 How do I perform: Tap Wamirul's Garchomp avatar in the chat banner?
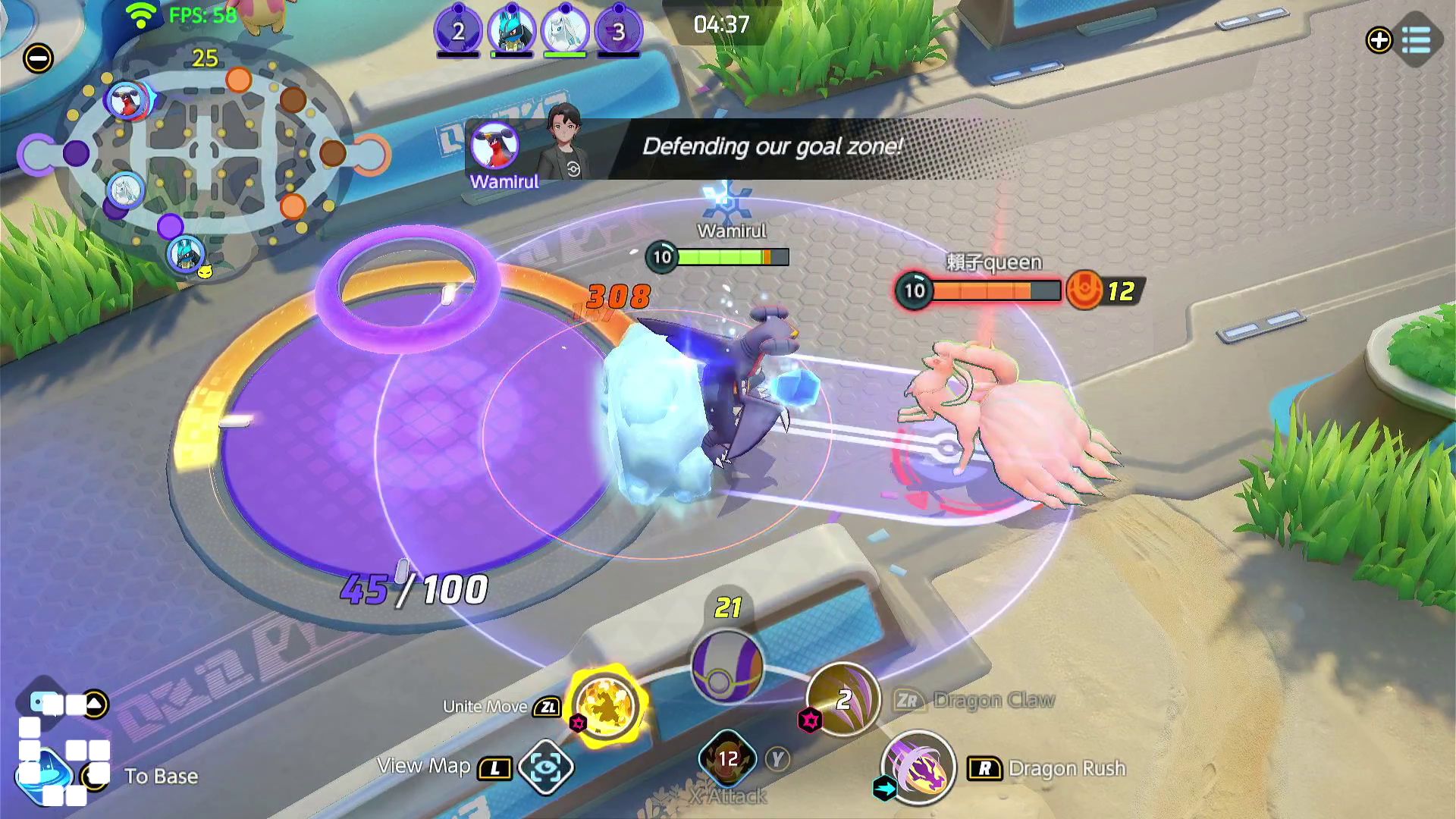(x=494, y=146)
